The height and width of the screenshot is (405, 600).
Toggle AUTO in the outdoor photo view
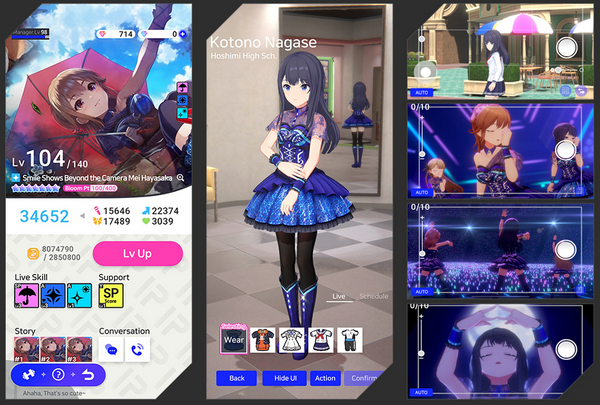point(421,90)
